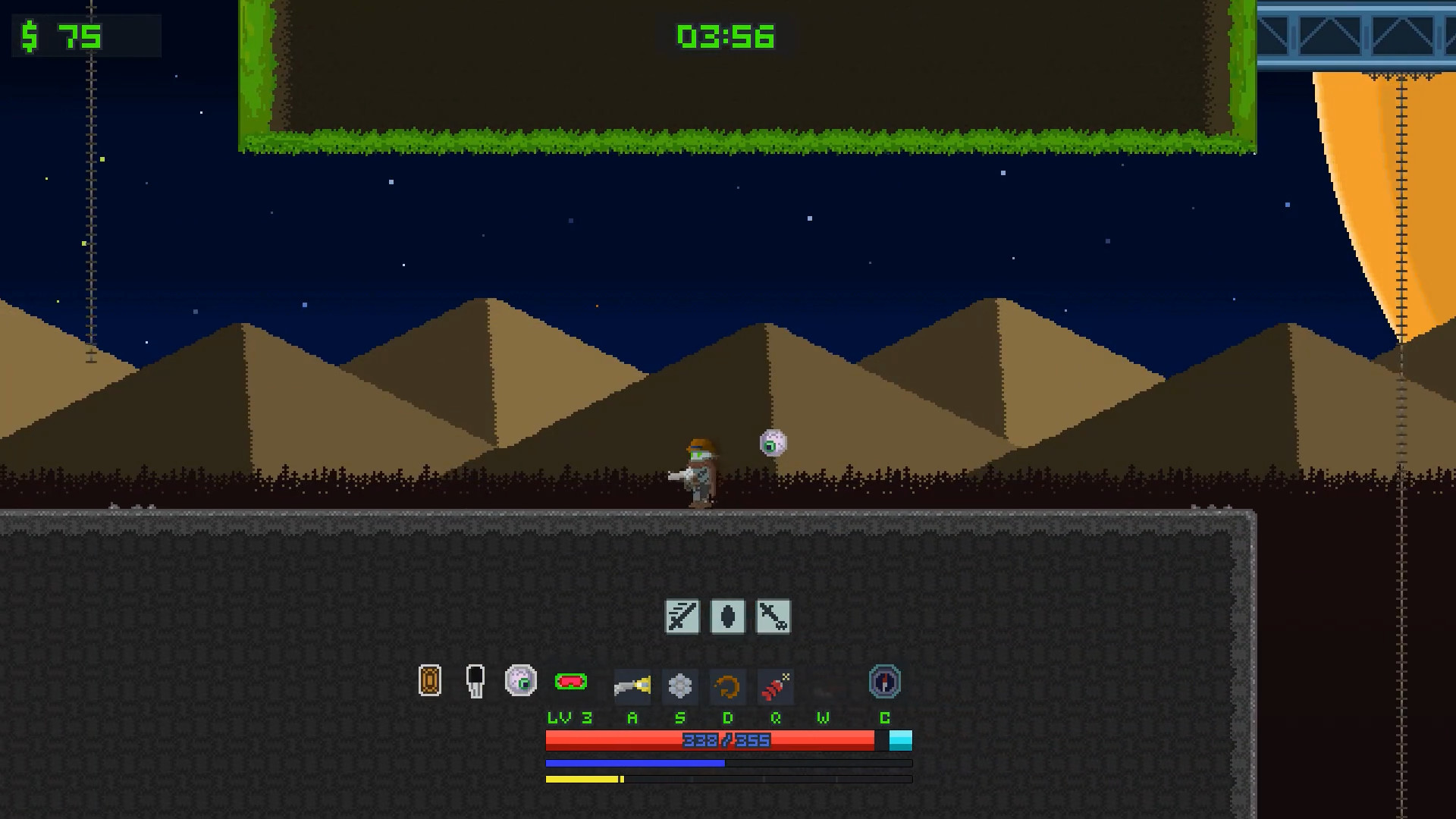Open the compass item bound to C
1456x819 pixels.
click(x=884, y=682)
